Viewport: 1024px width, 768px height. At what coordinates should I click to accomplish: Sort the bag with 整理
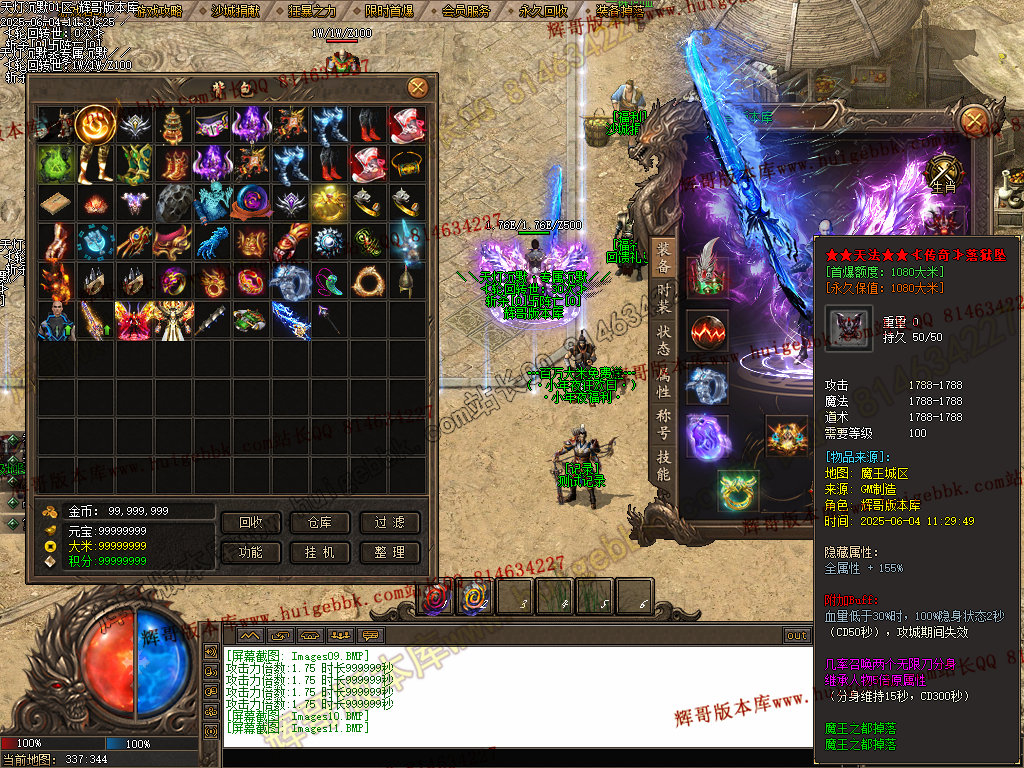tap(389, 552)
